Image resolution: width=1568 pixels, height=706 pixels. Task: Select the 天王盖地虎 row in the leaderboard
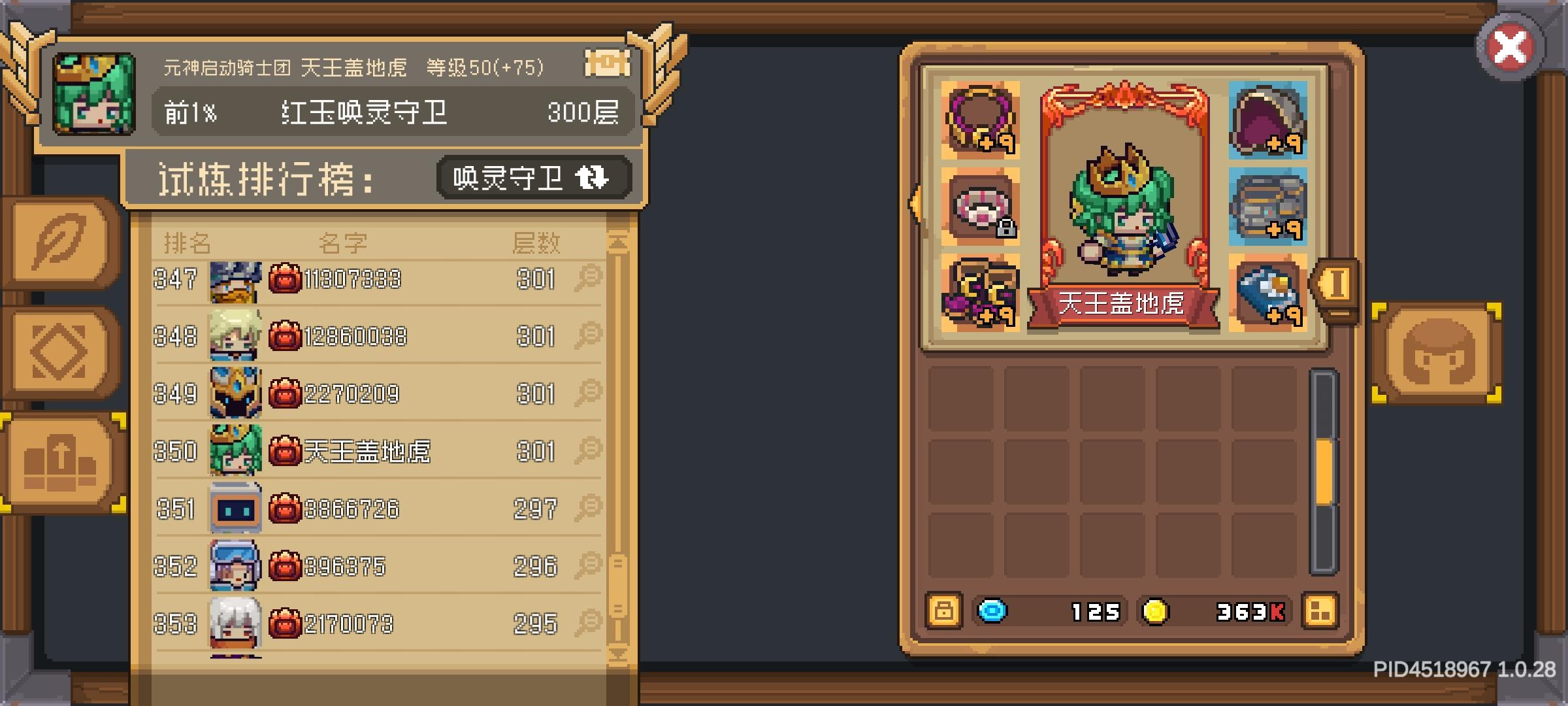coord(366,451)
